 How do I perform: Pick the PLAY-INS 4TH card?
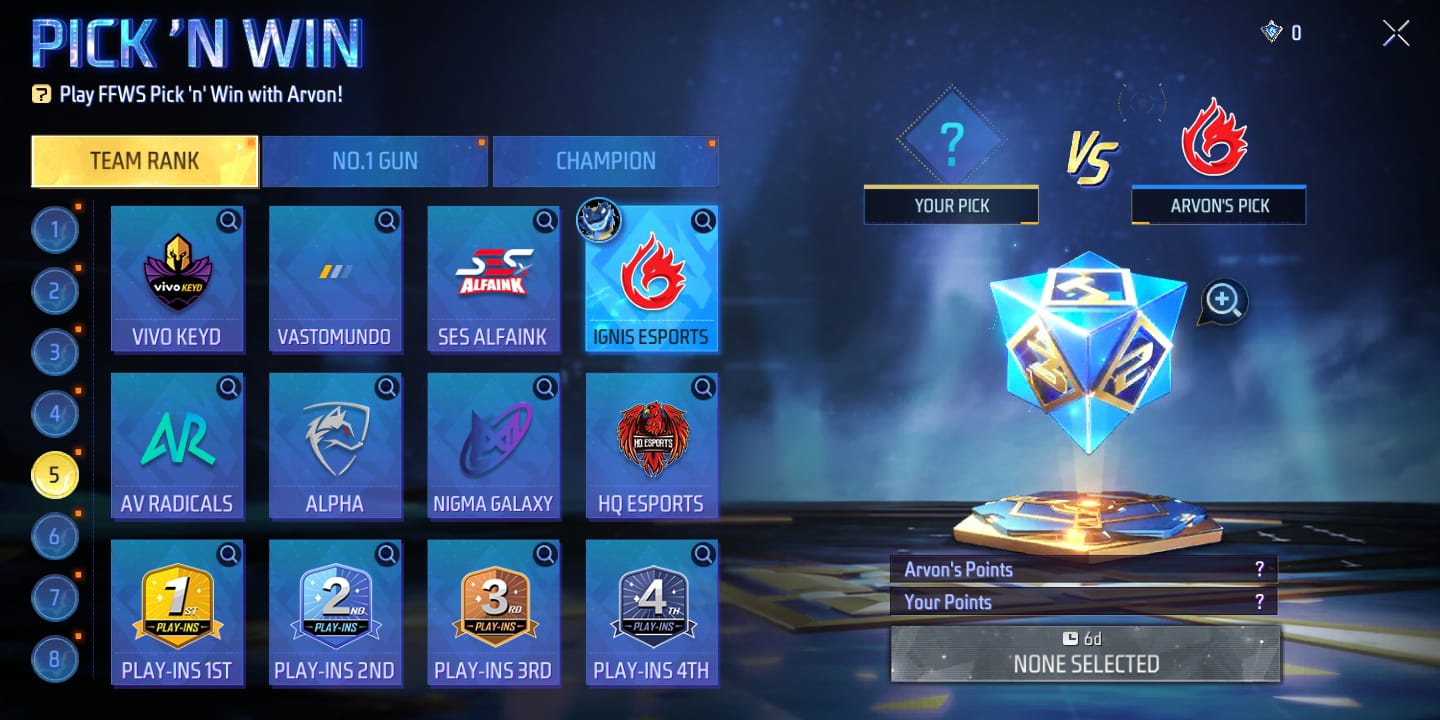pos(651,612)
